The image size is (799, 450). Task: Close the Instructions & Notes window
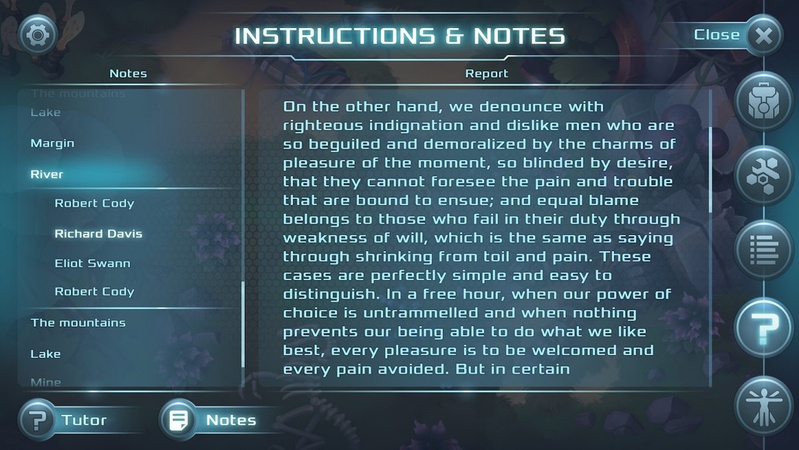(x=763, y=36)
